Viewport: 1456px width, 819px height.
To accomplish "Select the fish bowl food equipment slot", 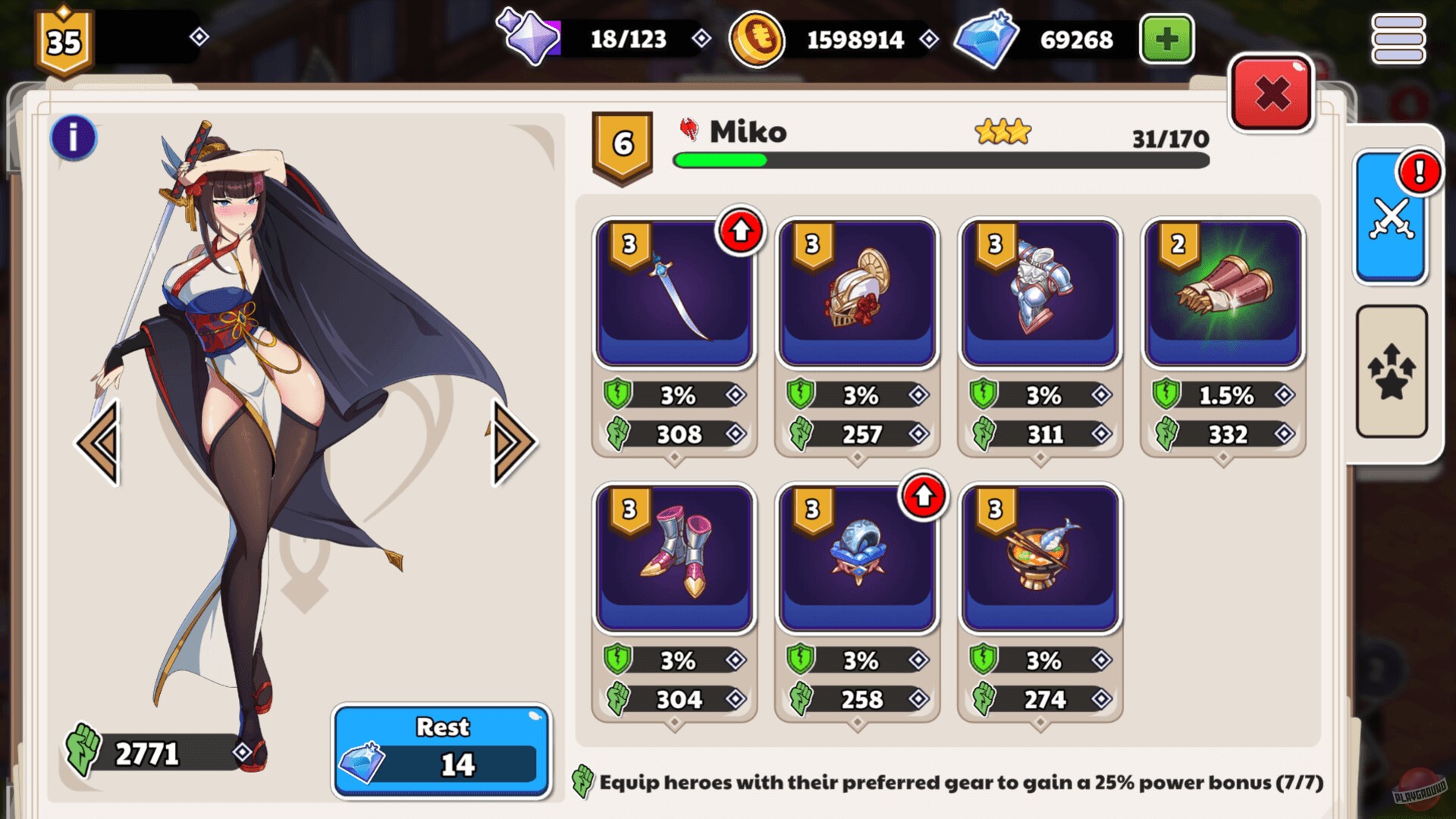I will [x=1040, y=556].
